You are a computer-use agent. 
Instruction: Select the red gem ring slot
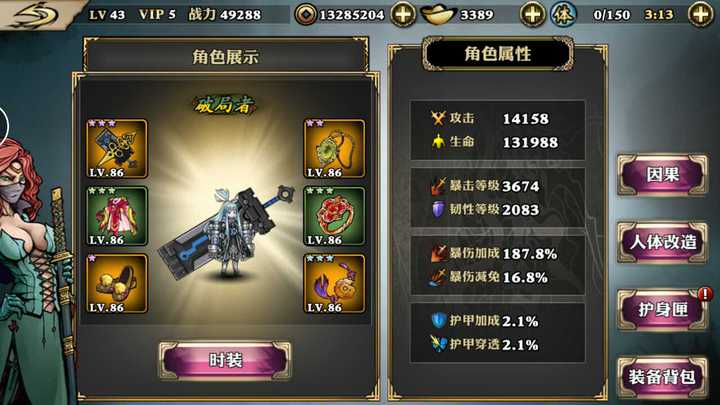334,215
